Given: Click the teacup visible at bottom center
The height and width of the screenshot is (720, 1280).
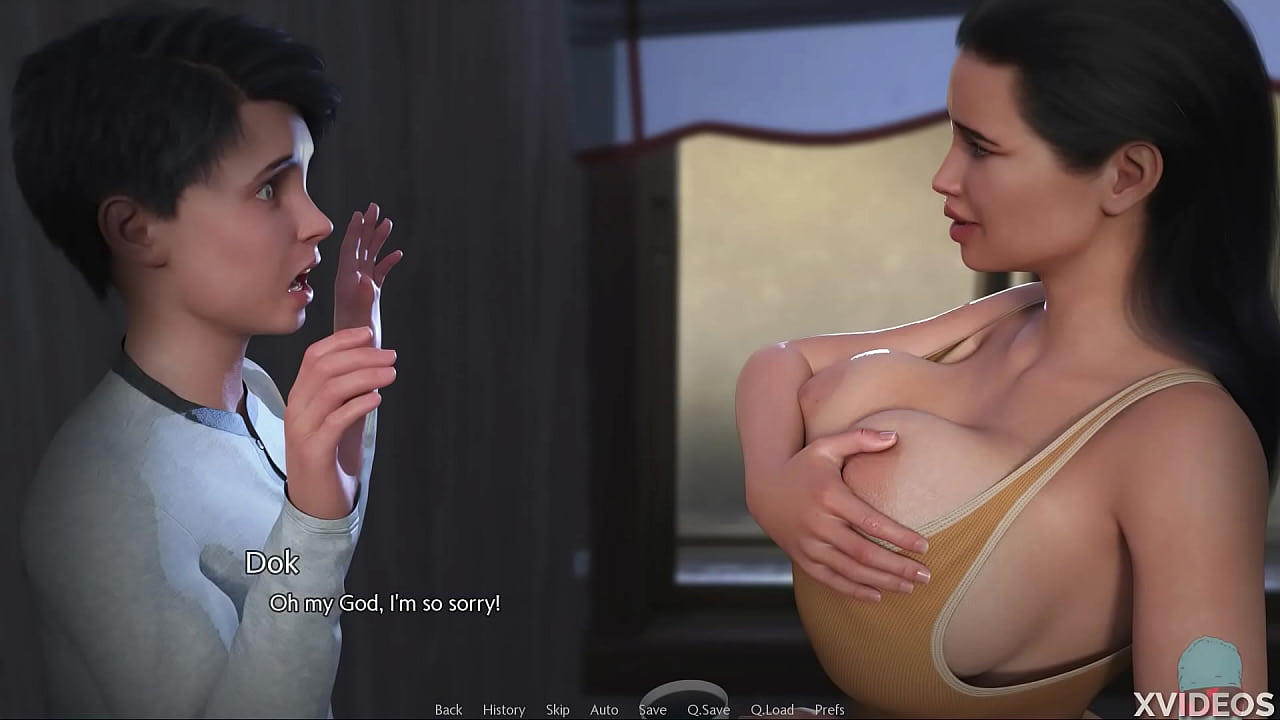Looking at the screenshot, I should tap(687, 700).
